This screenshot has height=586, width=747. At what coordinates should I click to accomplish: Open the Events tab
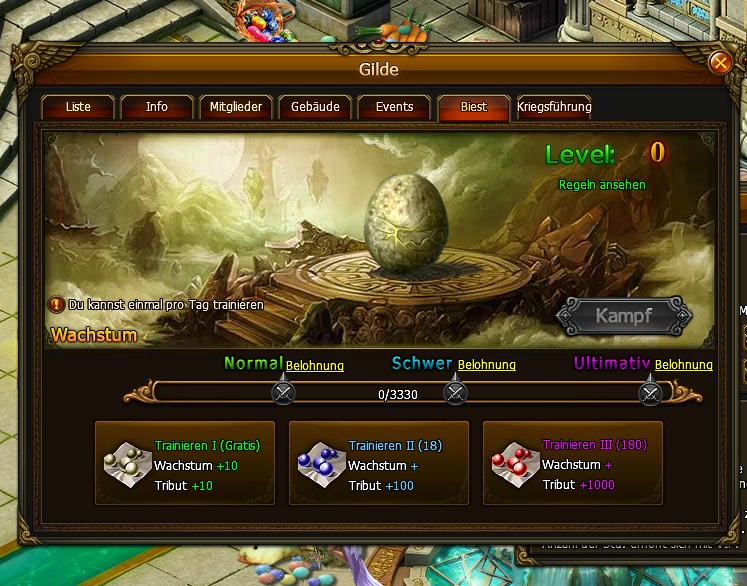coord(394,107)
